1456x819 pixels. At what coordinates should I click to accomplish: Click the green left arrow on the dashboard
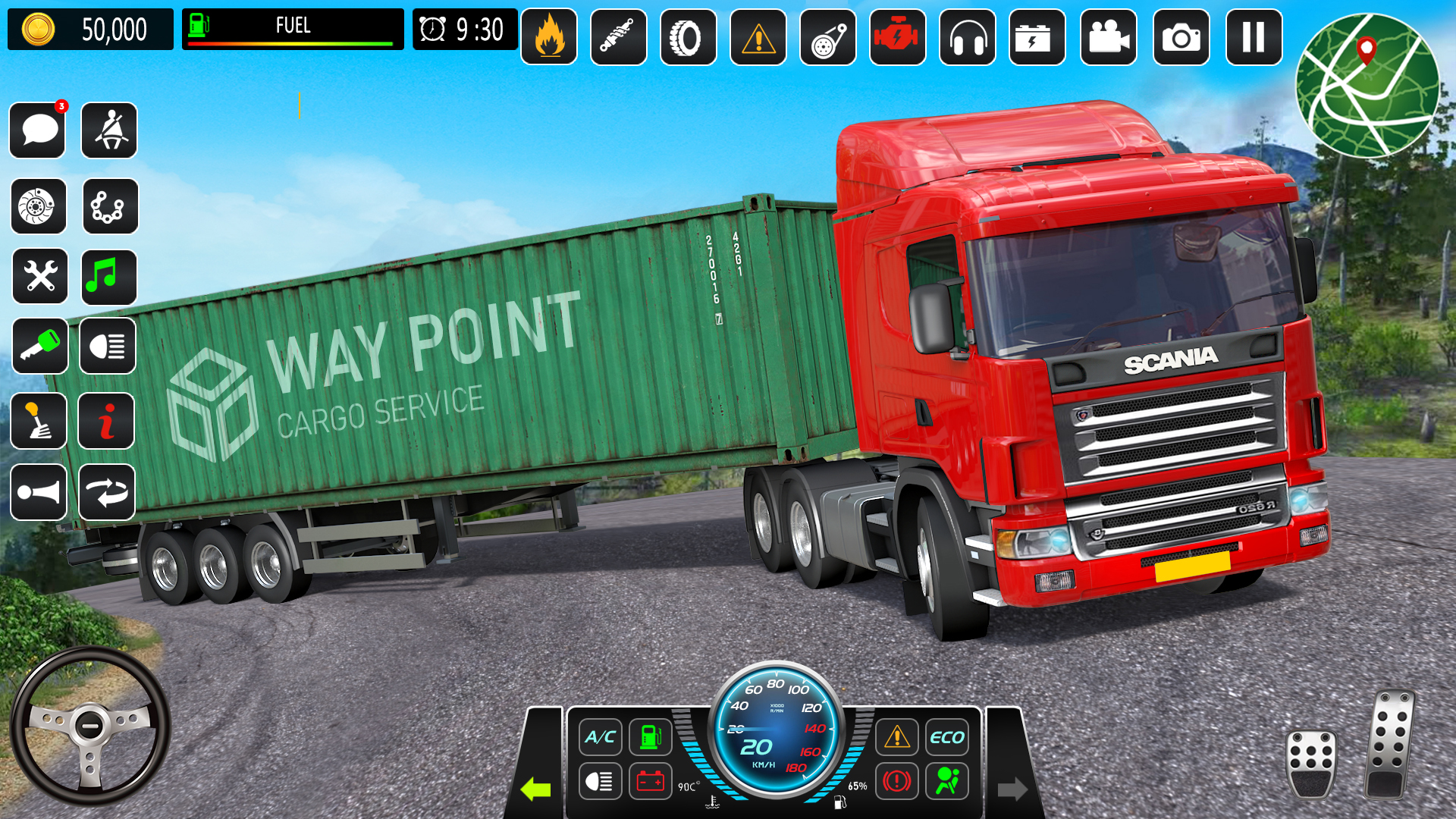point(535,787)
